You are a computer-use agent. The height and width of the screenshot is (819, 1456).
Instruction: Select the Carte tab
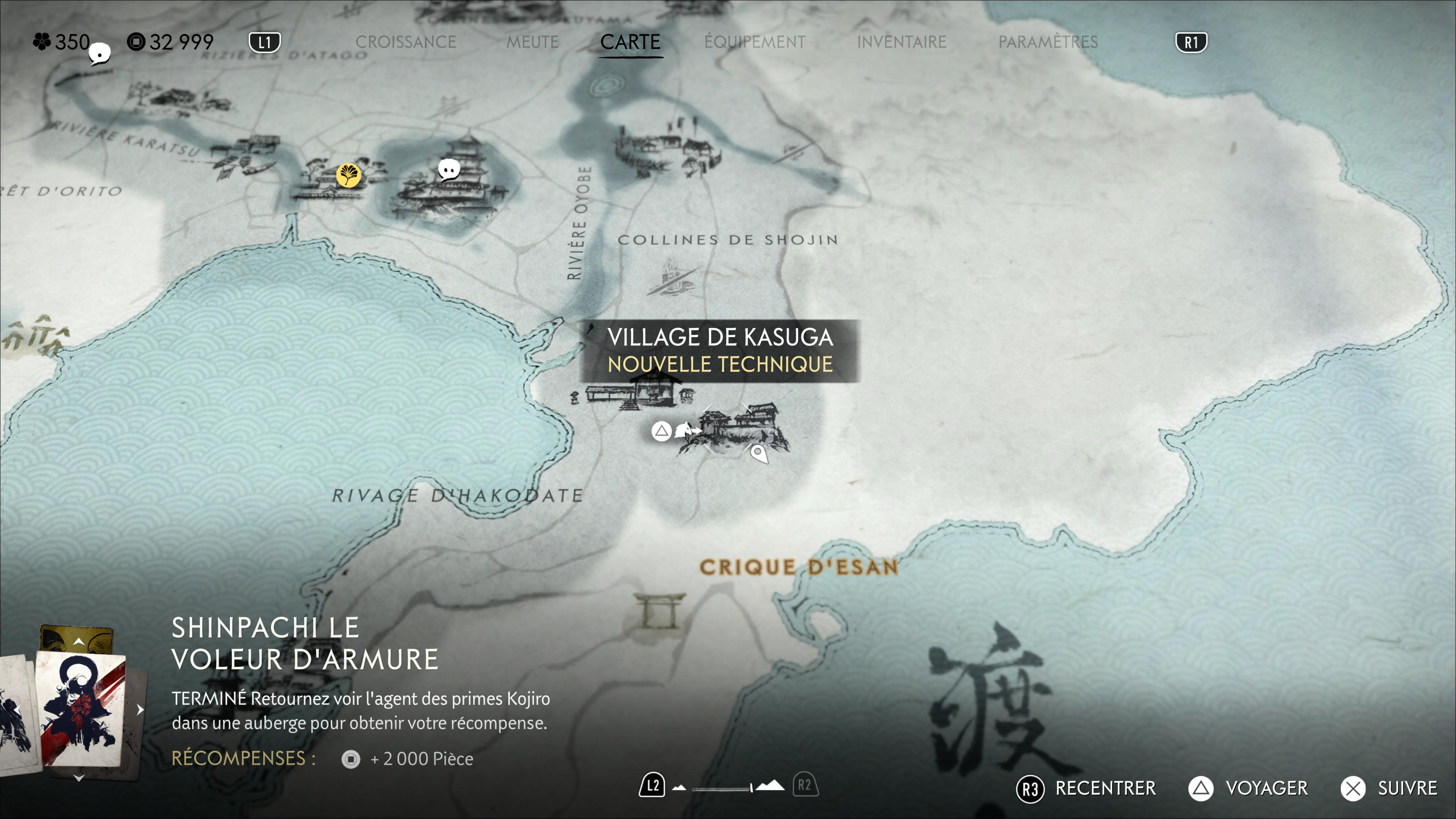pyautogui.click(x=630, y=42)
